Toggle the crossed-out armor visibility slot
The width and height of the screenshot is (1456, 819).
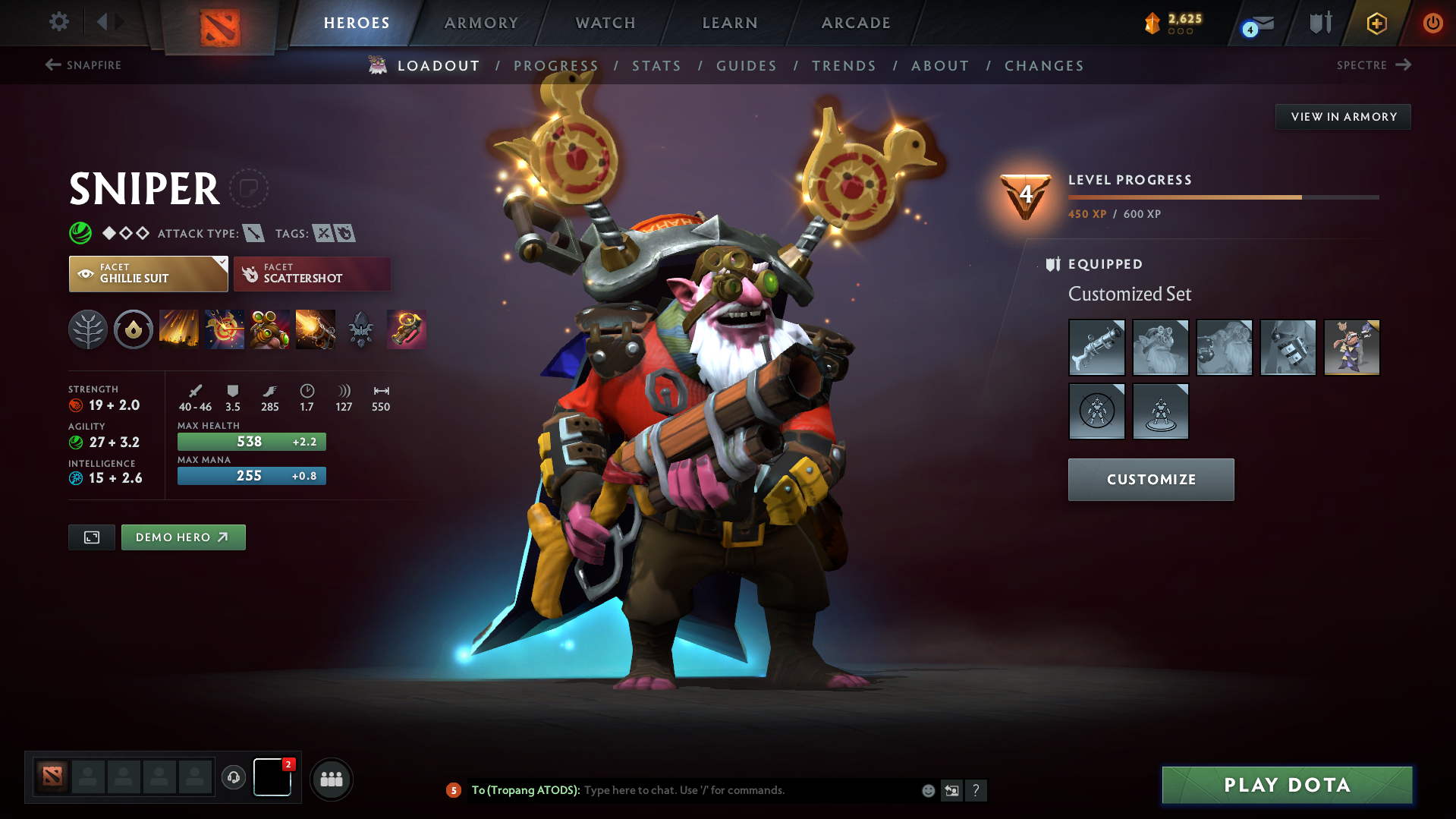point(1097,411)
